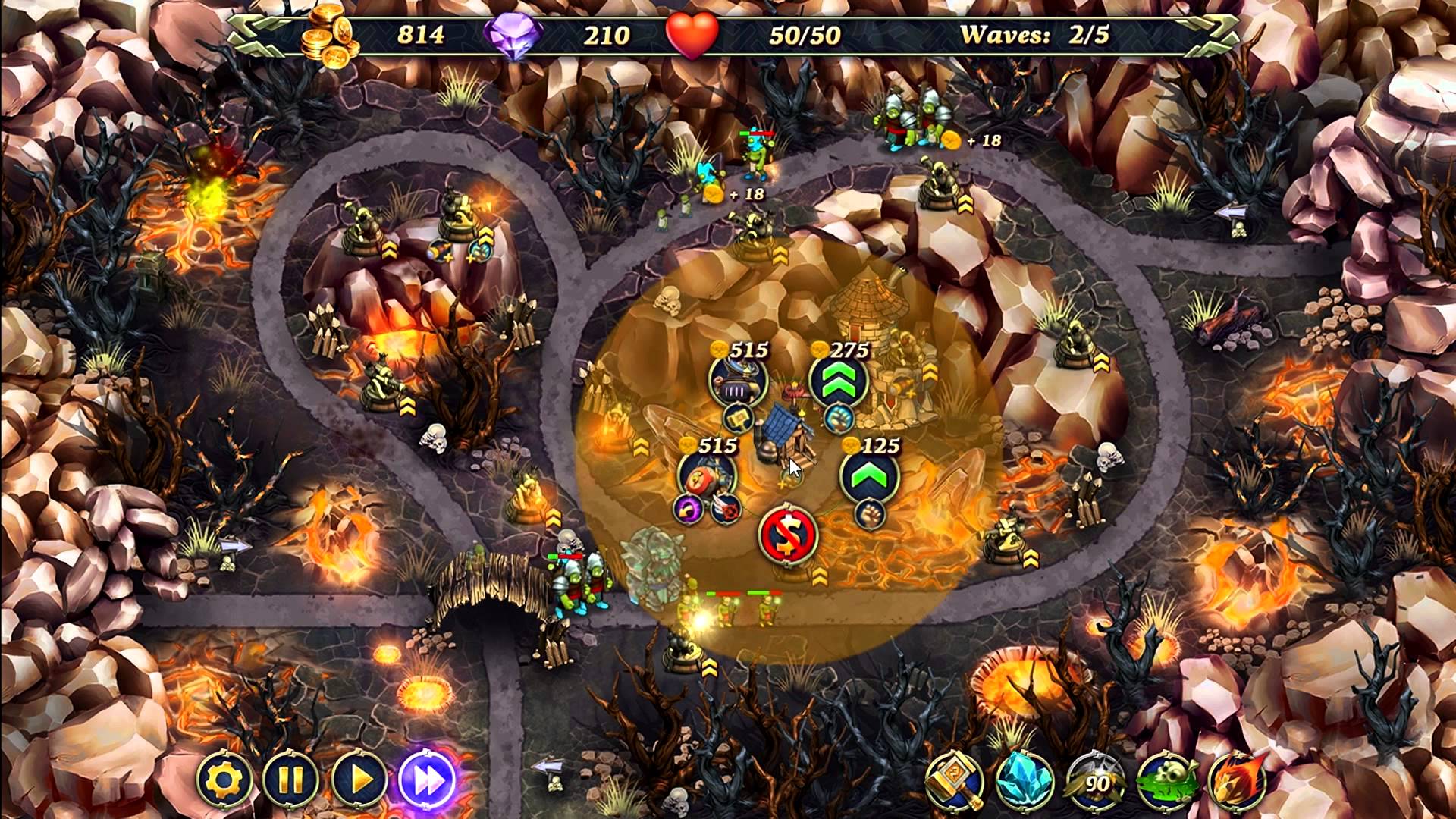
Task: Open the gear settings button
Action: (x=224, y=780)
